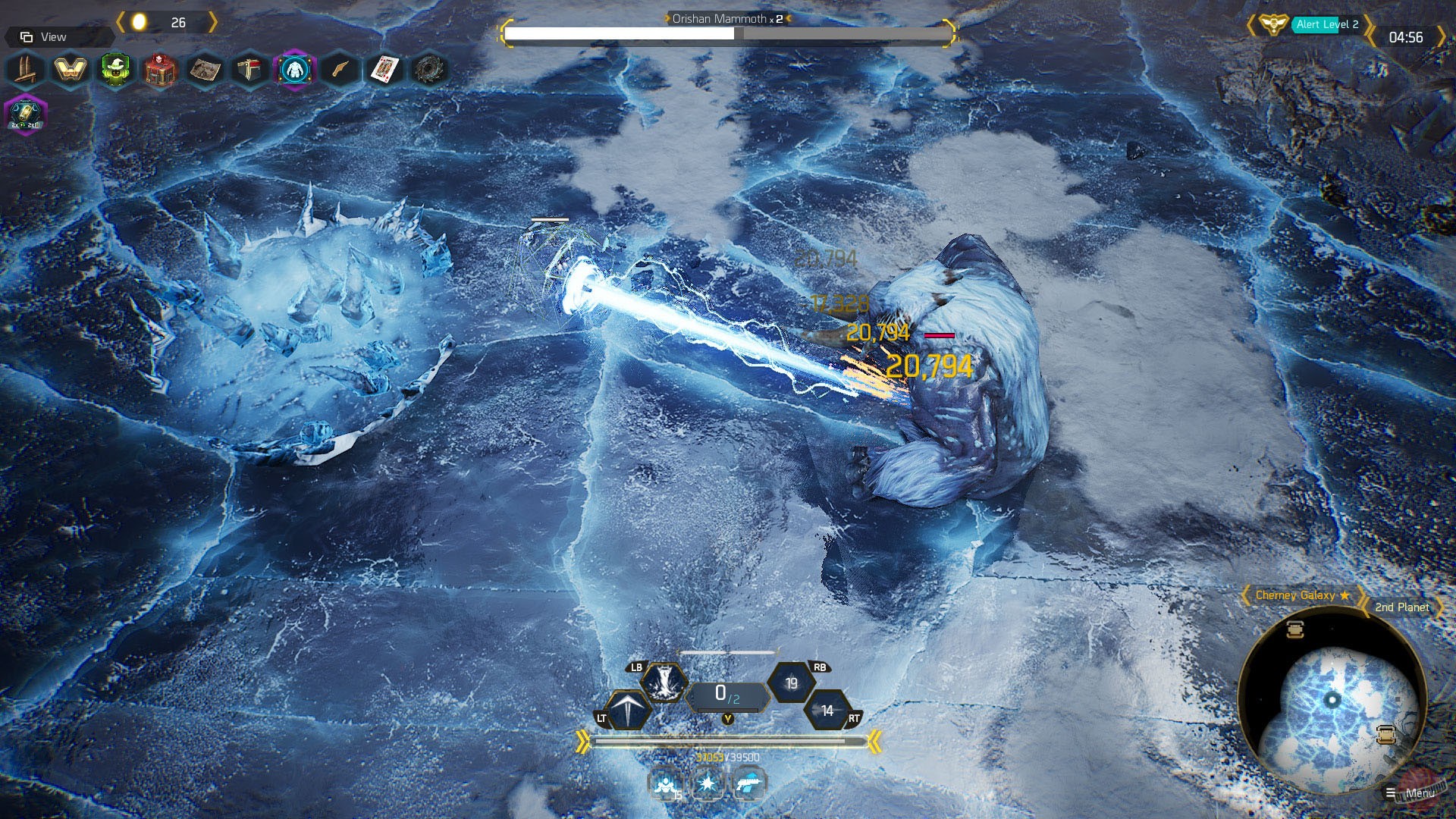Screen dimensions: 1456x819
Task: Select the playing card item icon
Action: 384,71
